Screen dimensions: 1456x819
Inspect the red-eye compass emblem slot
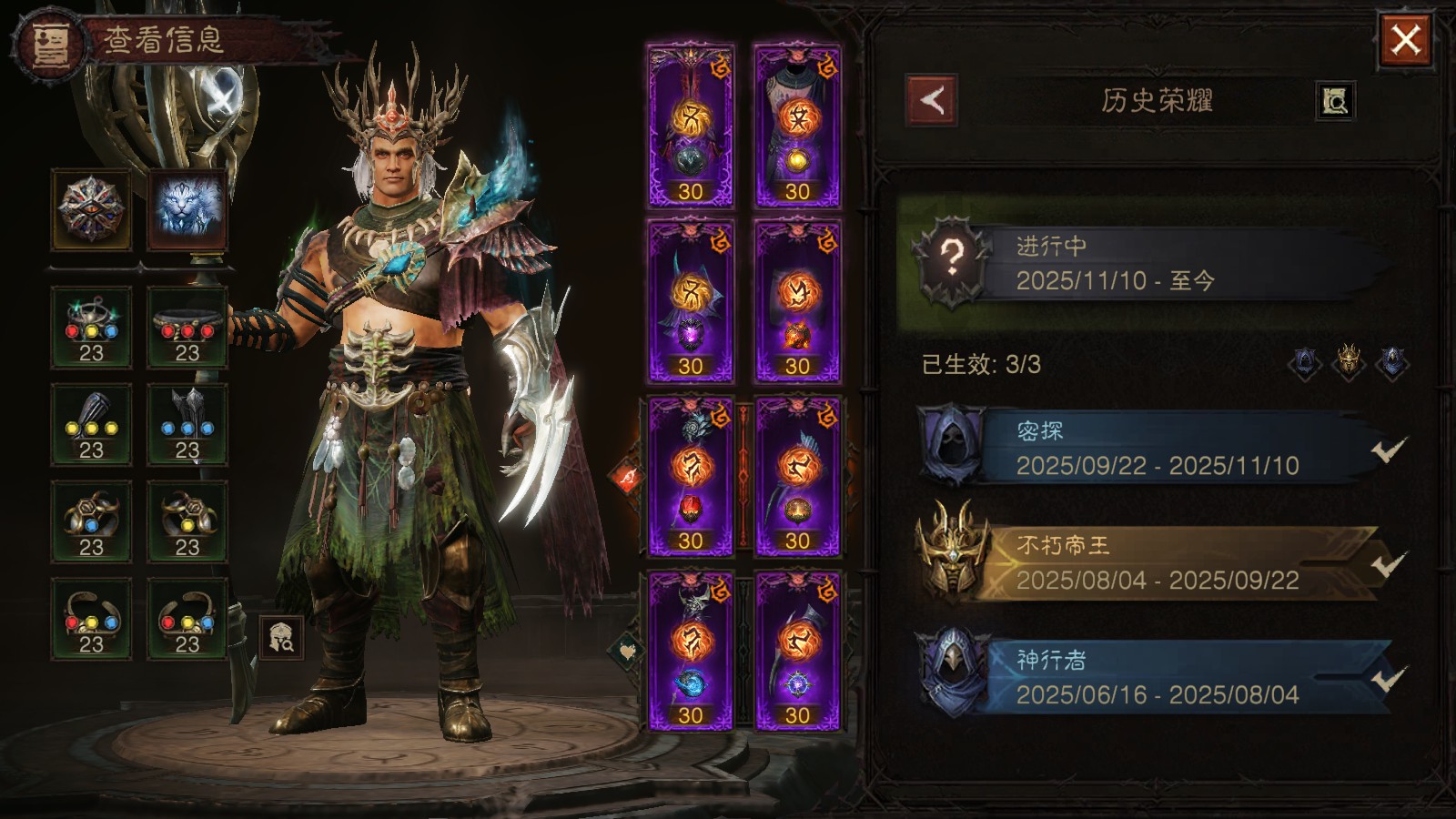tap(91, 210)
